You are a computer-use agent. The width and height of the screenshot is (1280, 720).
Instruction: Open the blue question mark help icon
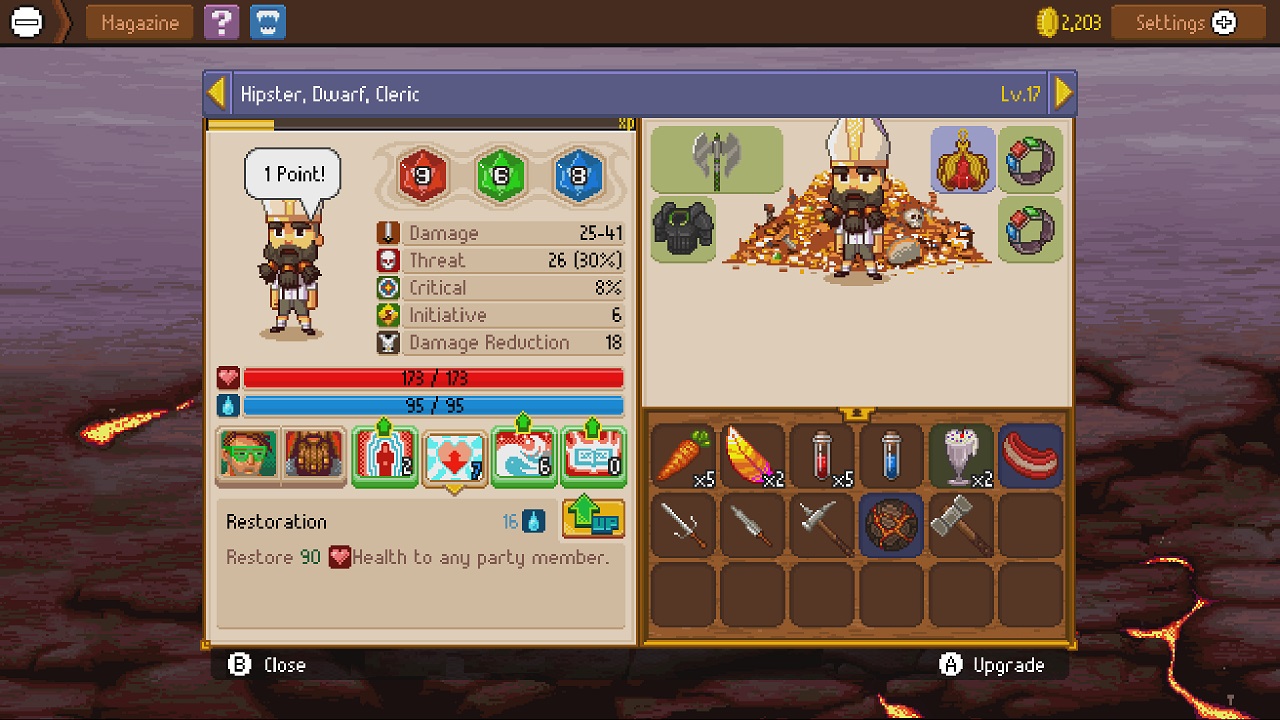pos(221,22)
